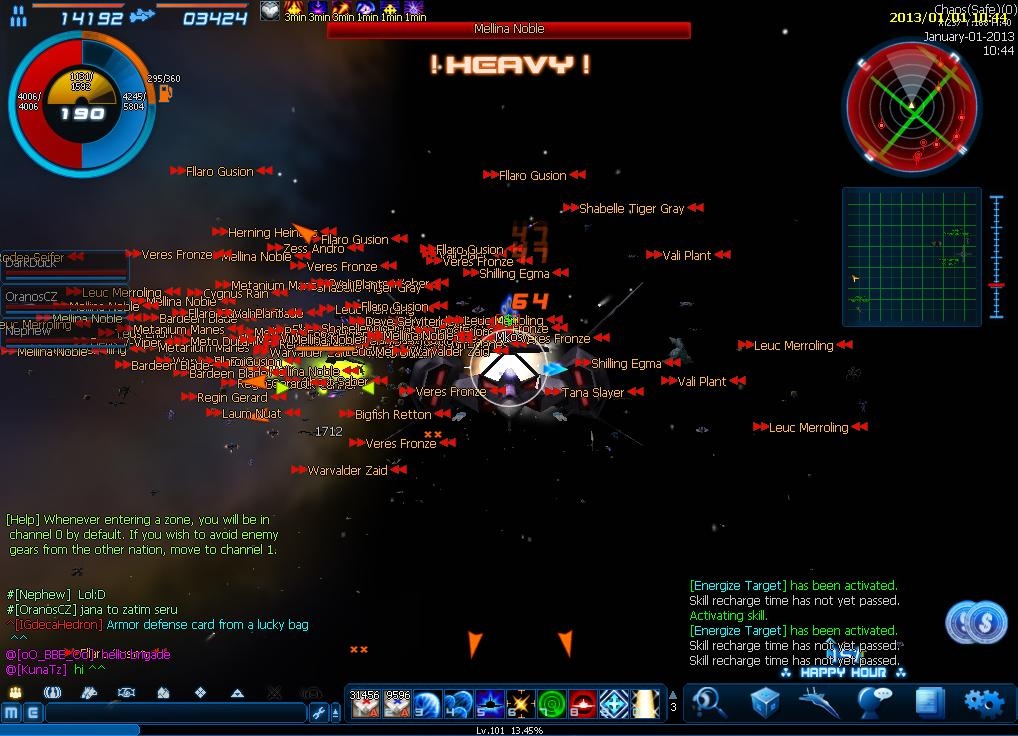Image resolution: width=1018 pixels, height=736 pixels.
Task: Select the hotbar slot showing 9596
Action: click(x=397, y=704)
